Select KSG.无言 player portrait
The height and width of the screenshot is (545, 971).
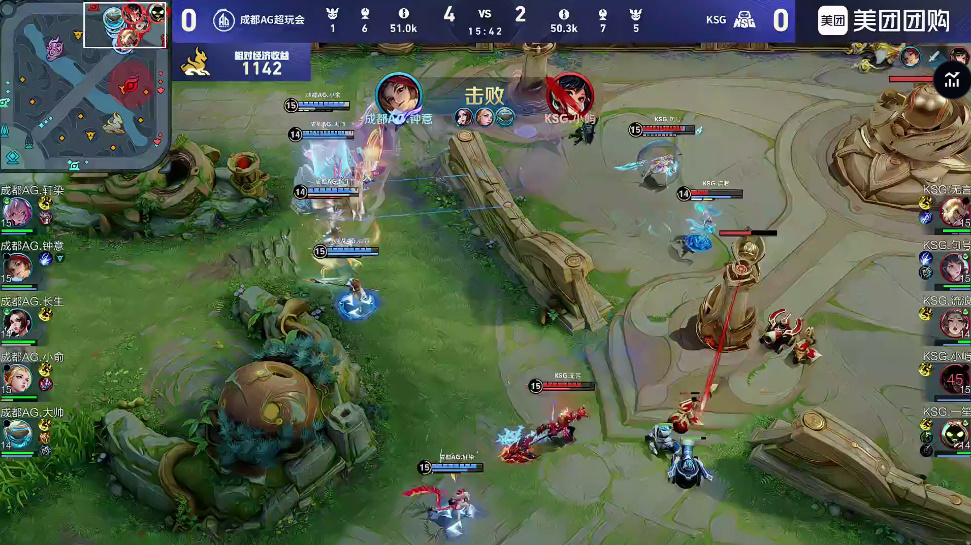[953, 212]
